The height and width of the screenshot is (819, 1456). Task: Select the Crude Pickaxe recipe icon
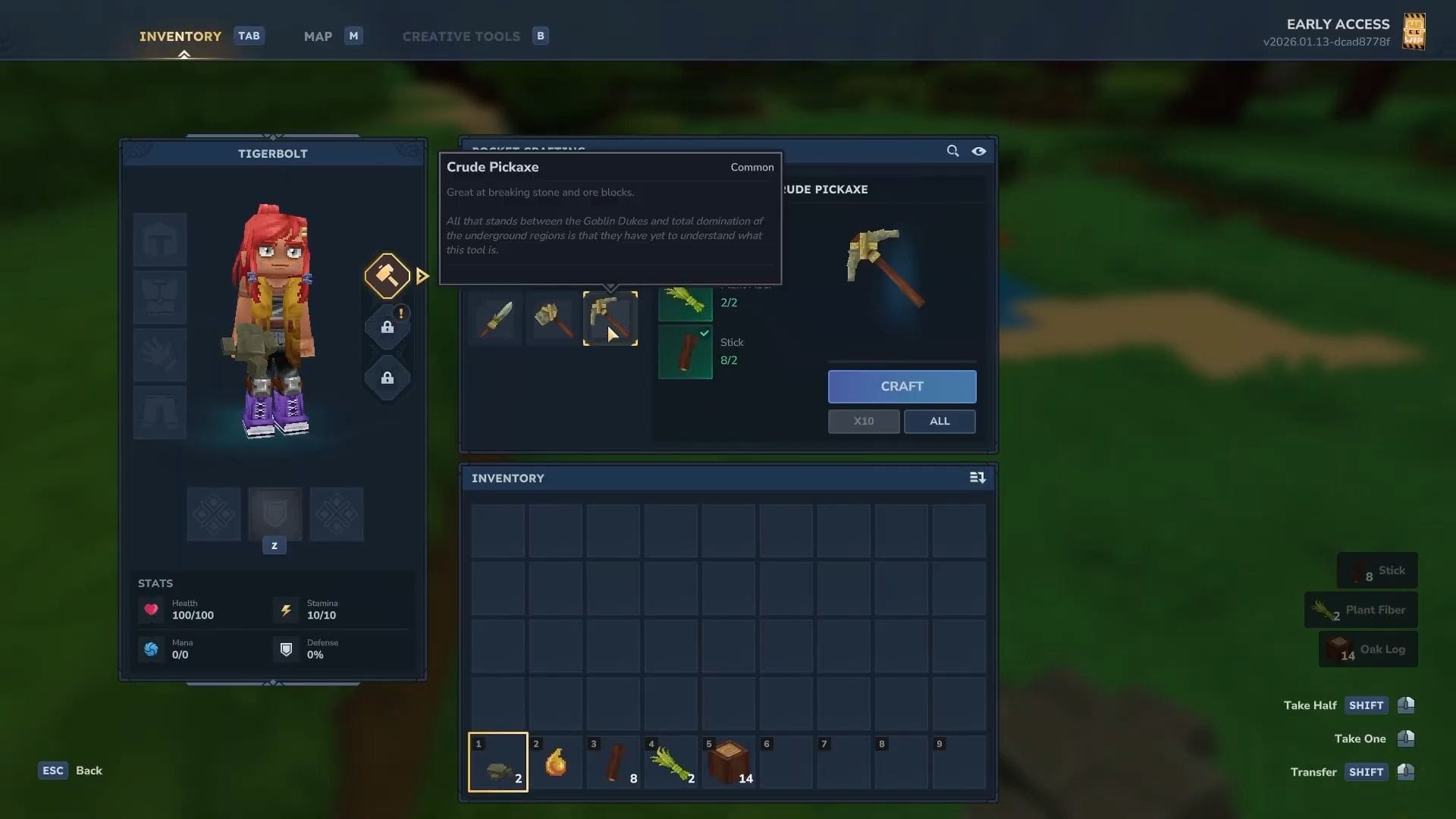pos(610,318)
